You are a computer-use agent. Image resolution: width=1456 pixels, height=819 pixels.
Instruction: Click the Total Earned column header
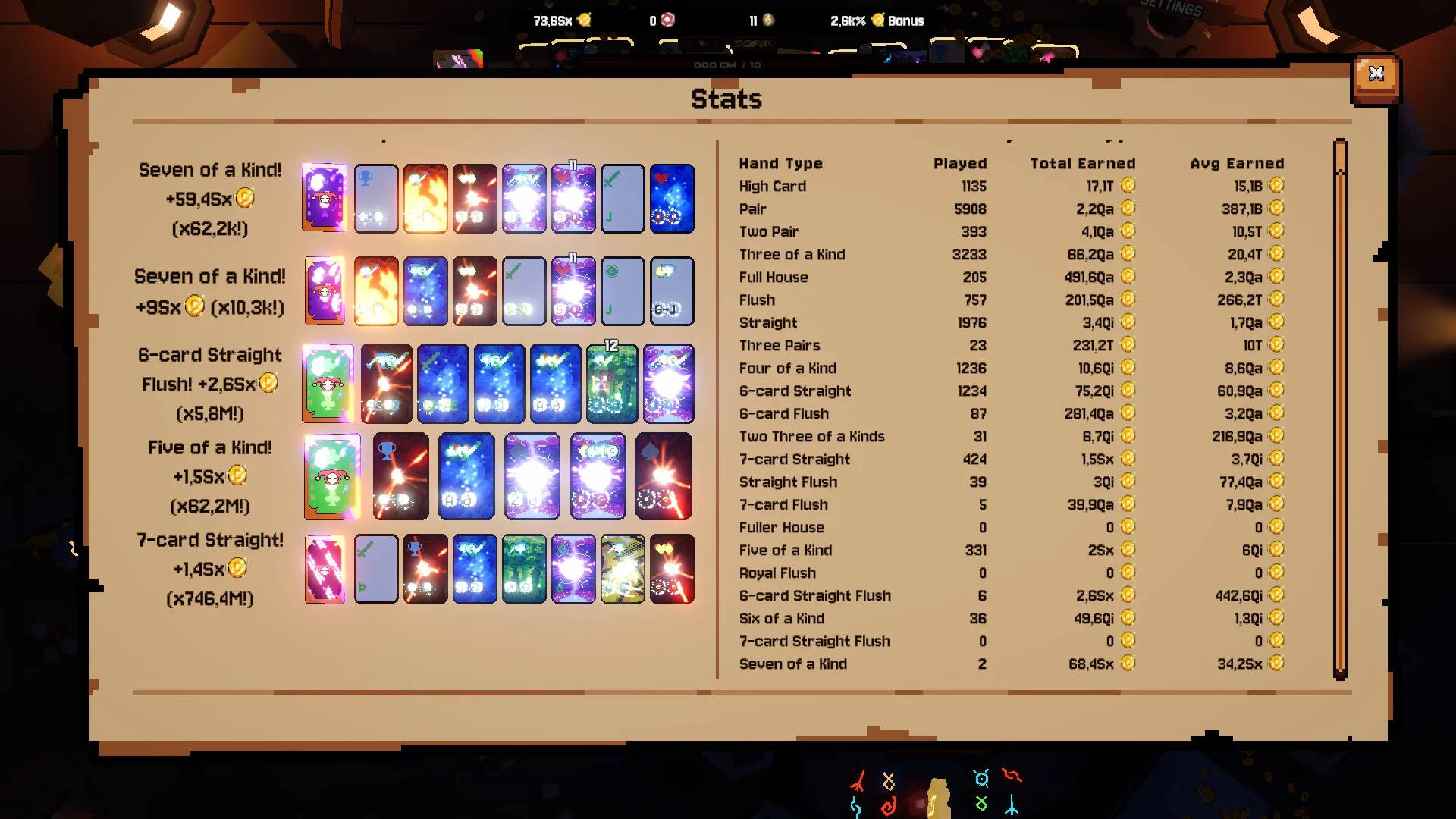click(x=1082, y=164)
